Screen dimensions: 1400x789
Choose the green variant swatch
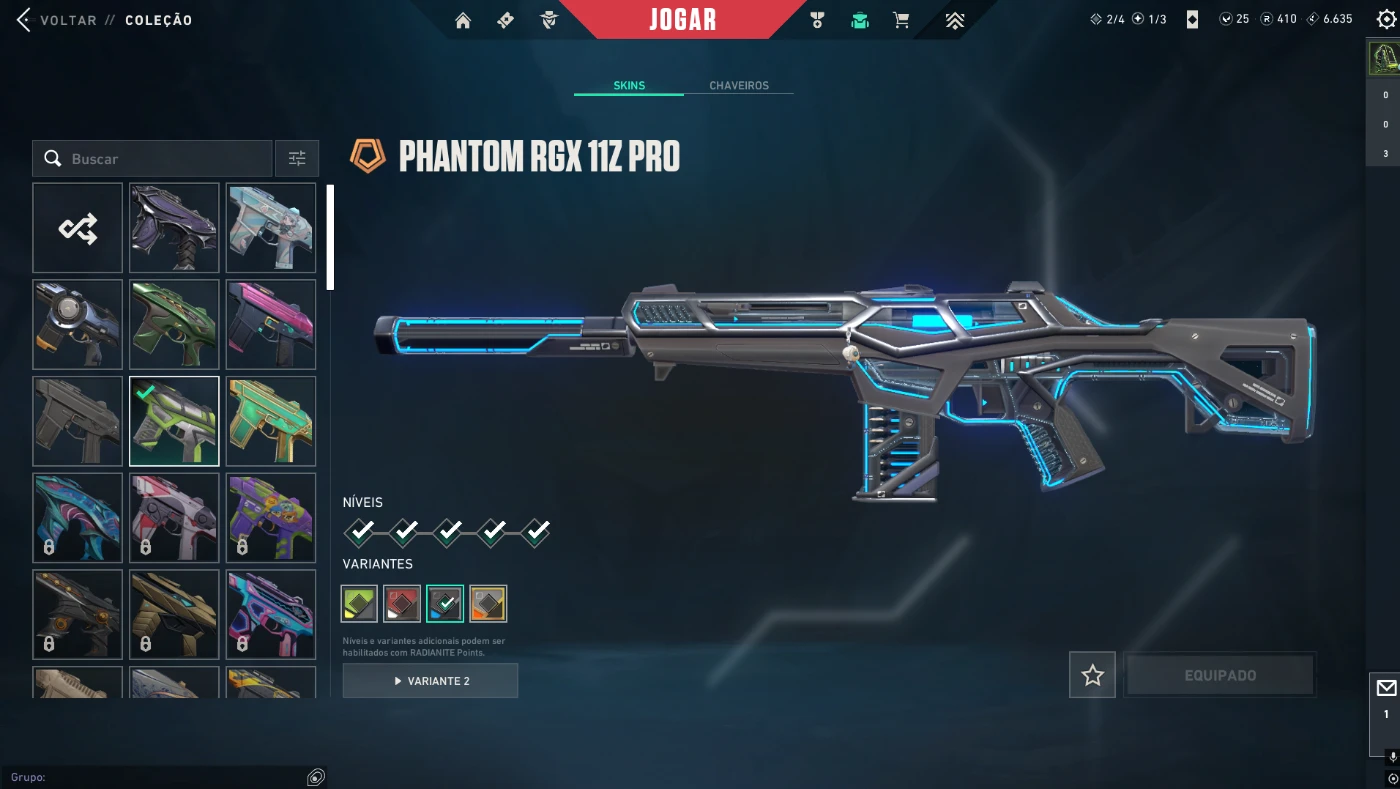click(x=359, y=604)
